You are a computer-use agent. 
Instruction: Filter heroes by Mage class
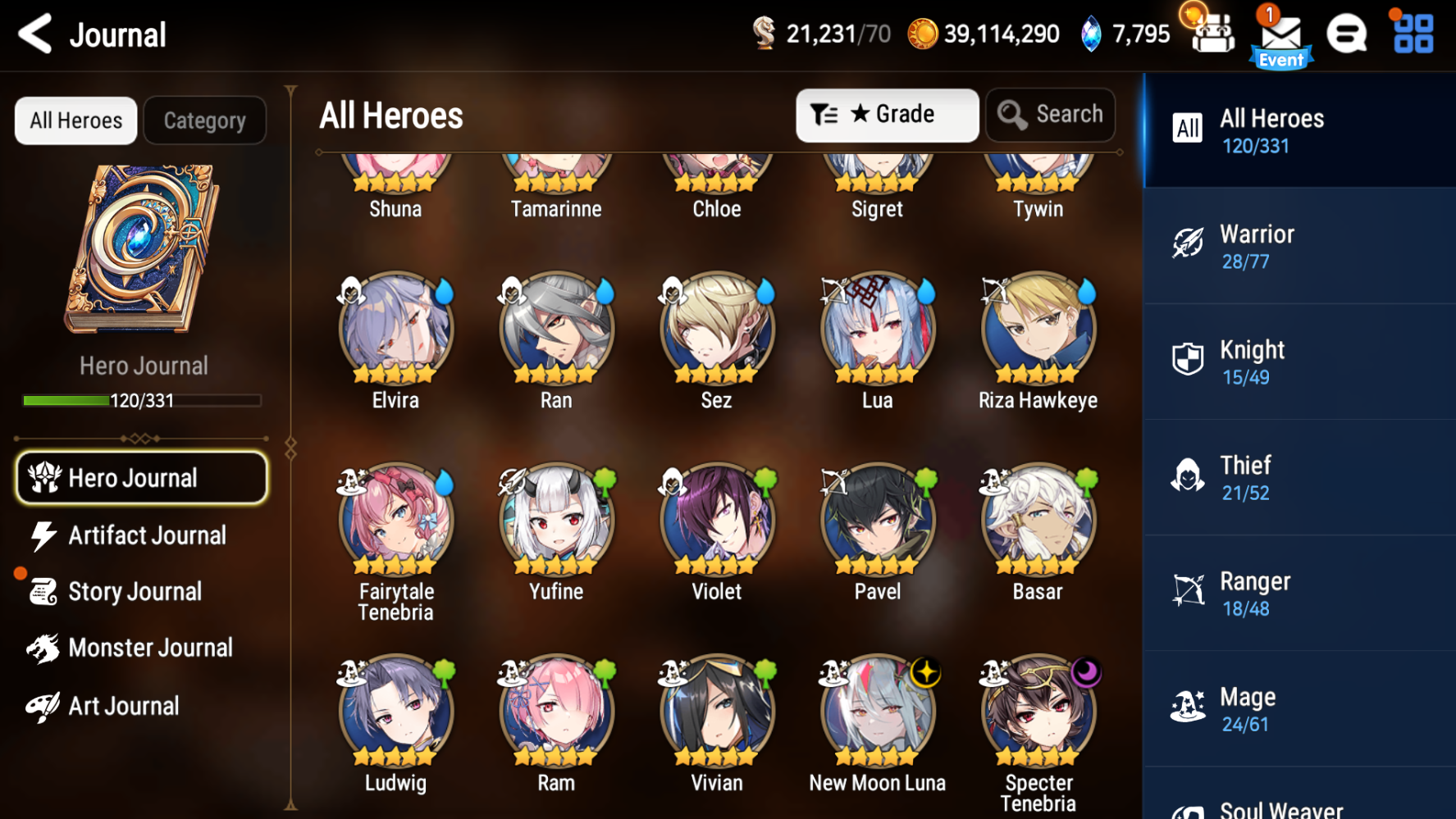coord(1299,708)
